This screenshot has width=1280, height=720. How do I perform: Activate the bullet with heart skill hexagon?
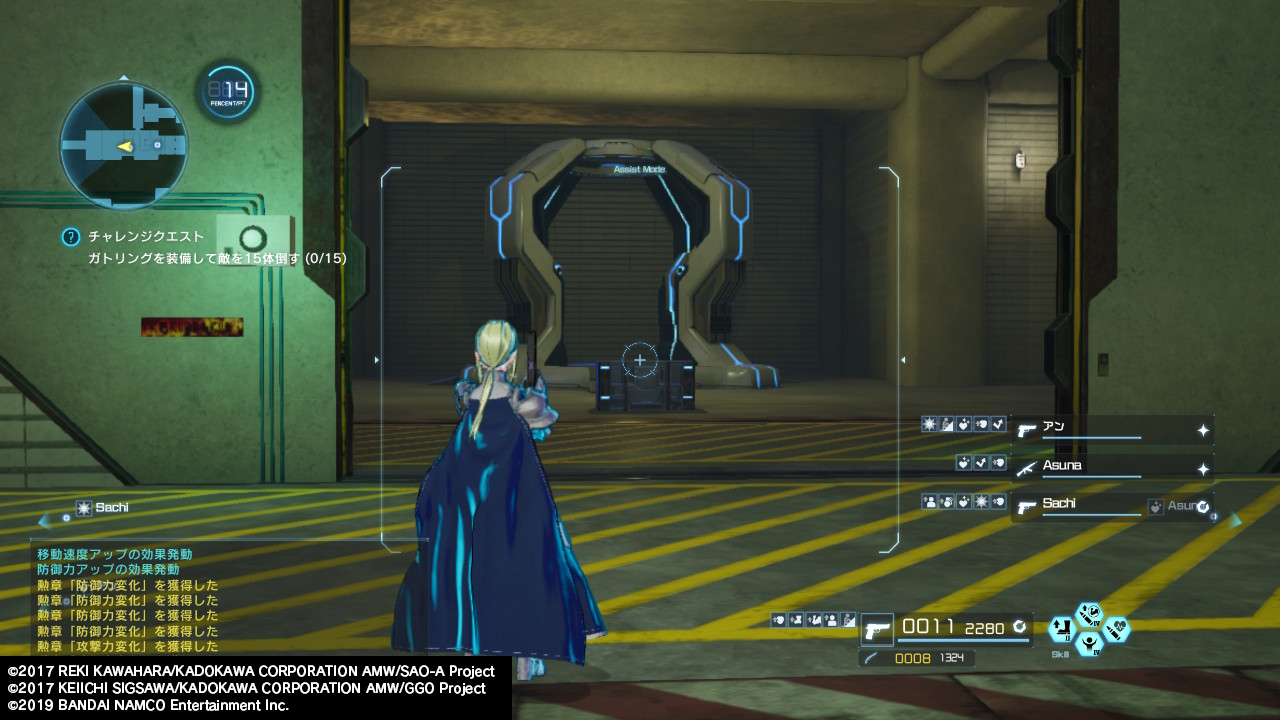point(1116,630)
